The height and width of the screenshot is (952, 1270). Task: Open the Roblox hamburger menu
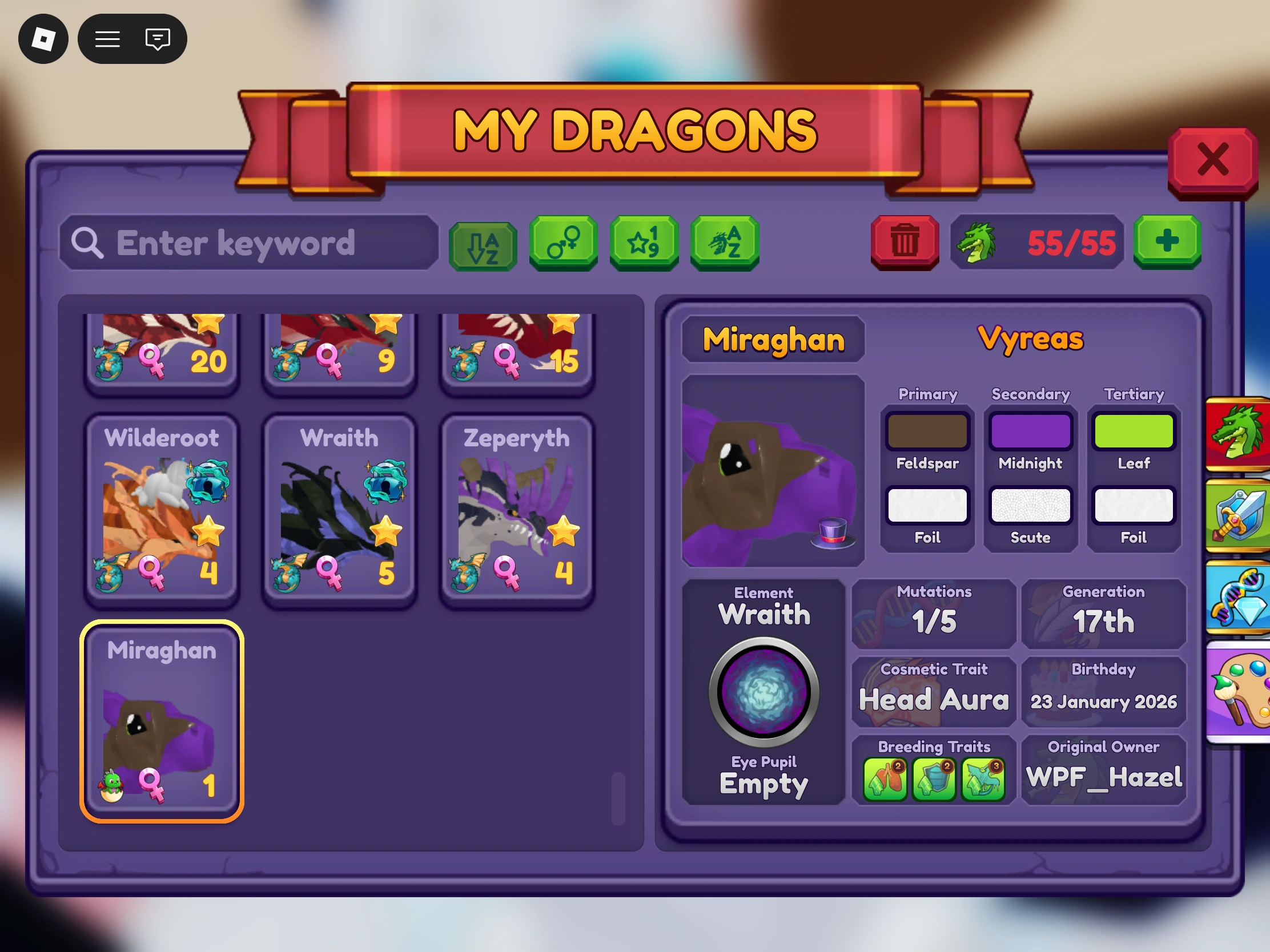pyautogui.click(x=107, y=38)
